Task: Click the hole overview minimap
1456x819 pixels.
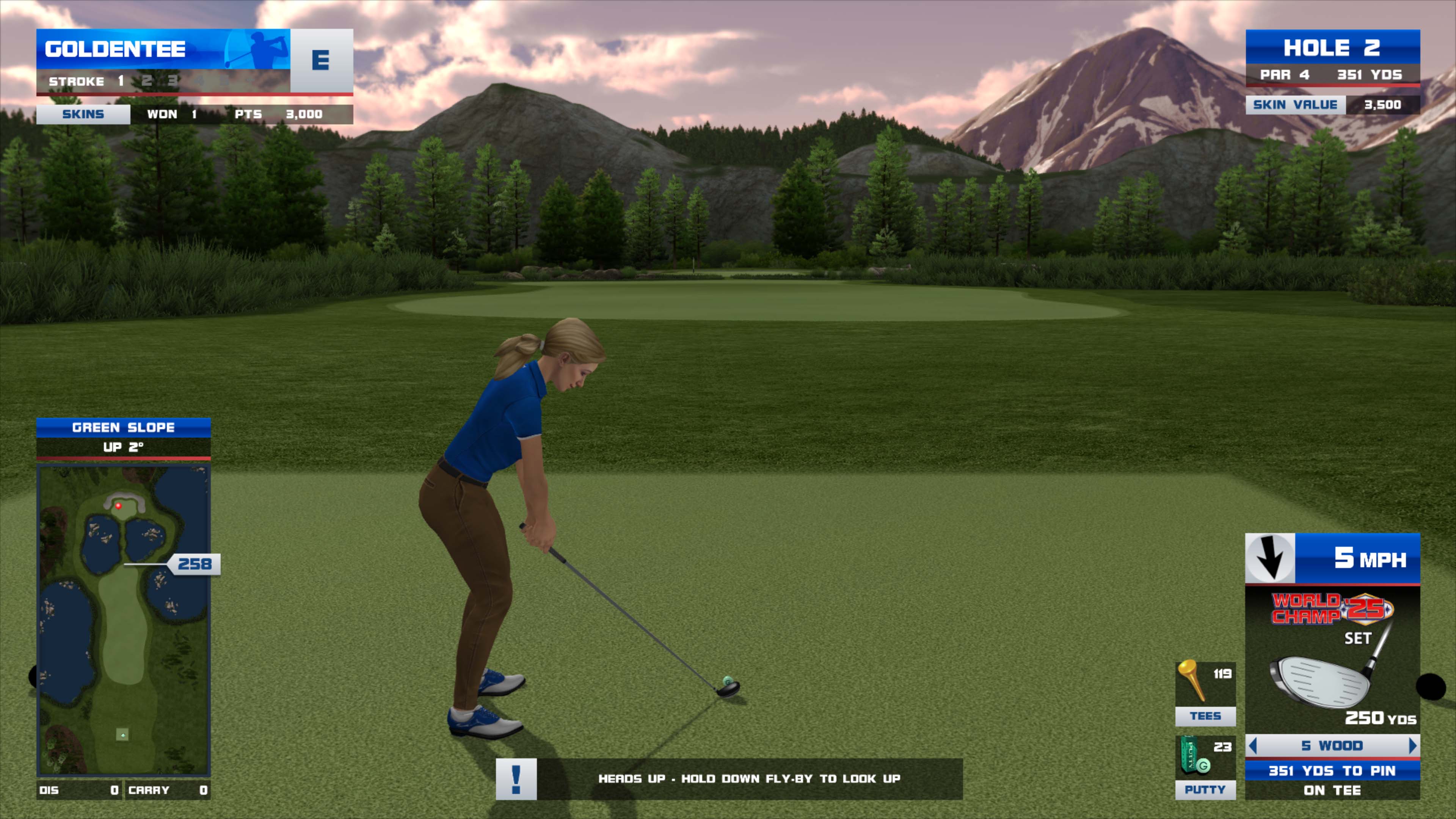Action: (x=123, y=619)
